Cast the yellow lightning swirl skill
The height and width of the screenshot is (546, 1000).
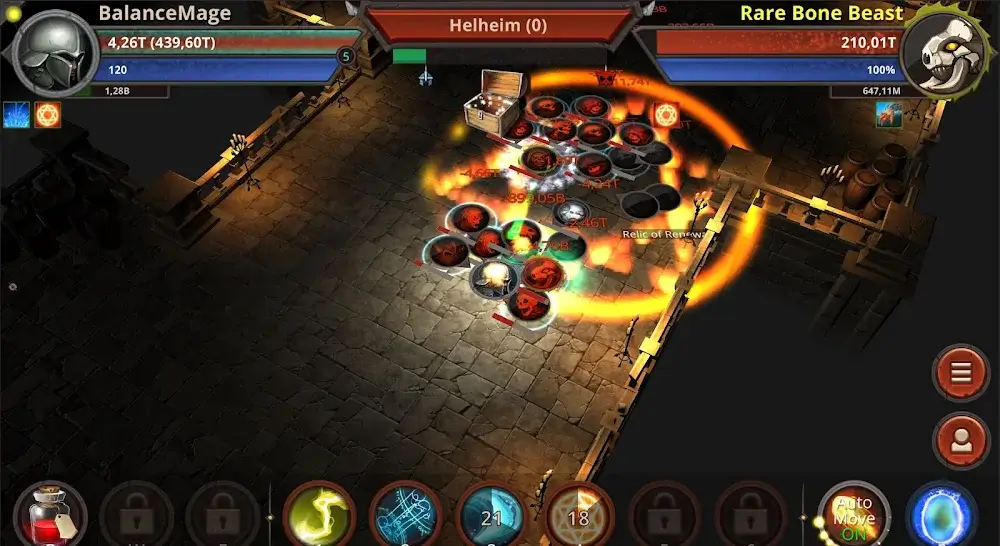point(320,517)
